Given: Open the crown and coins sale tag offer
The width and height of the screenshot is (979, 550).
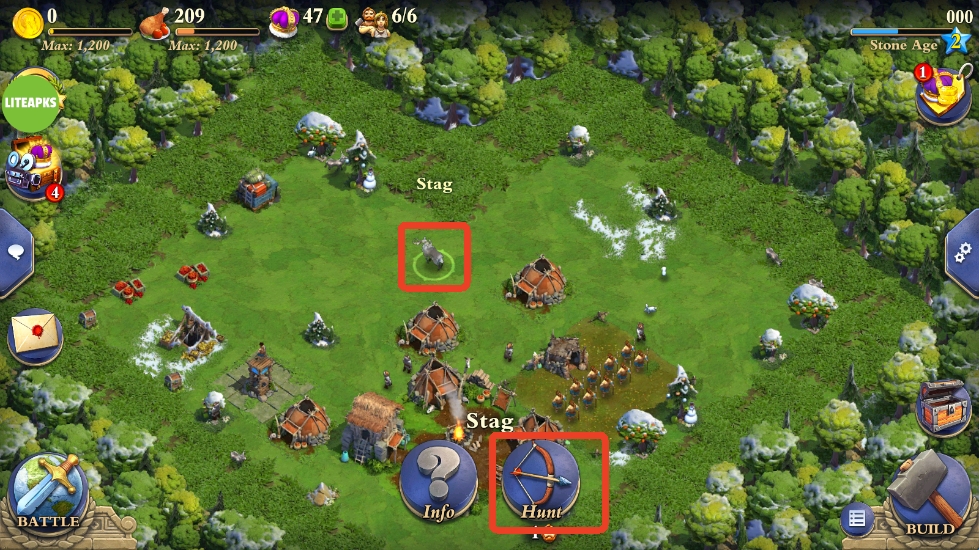Looking at the screenshot, I should coord(943,93).
